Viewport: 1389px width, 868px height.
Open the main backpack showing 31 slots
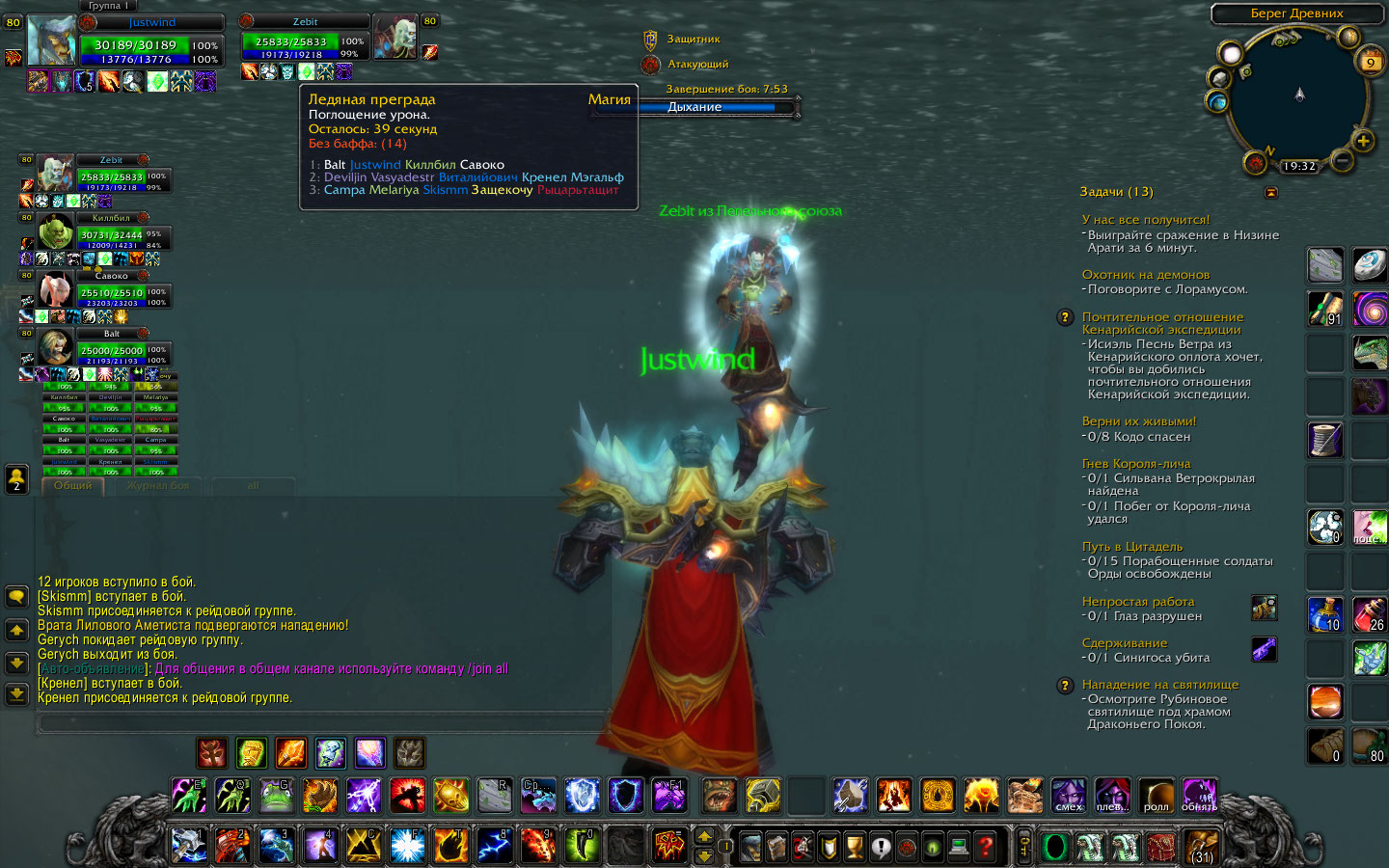[1202, 848]
